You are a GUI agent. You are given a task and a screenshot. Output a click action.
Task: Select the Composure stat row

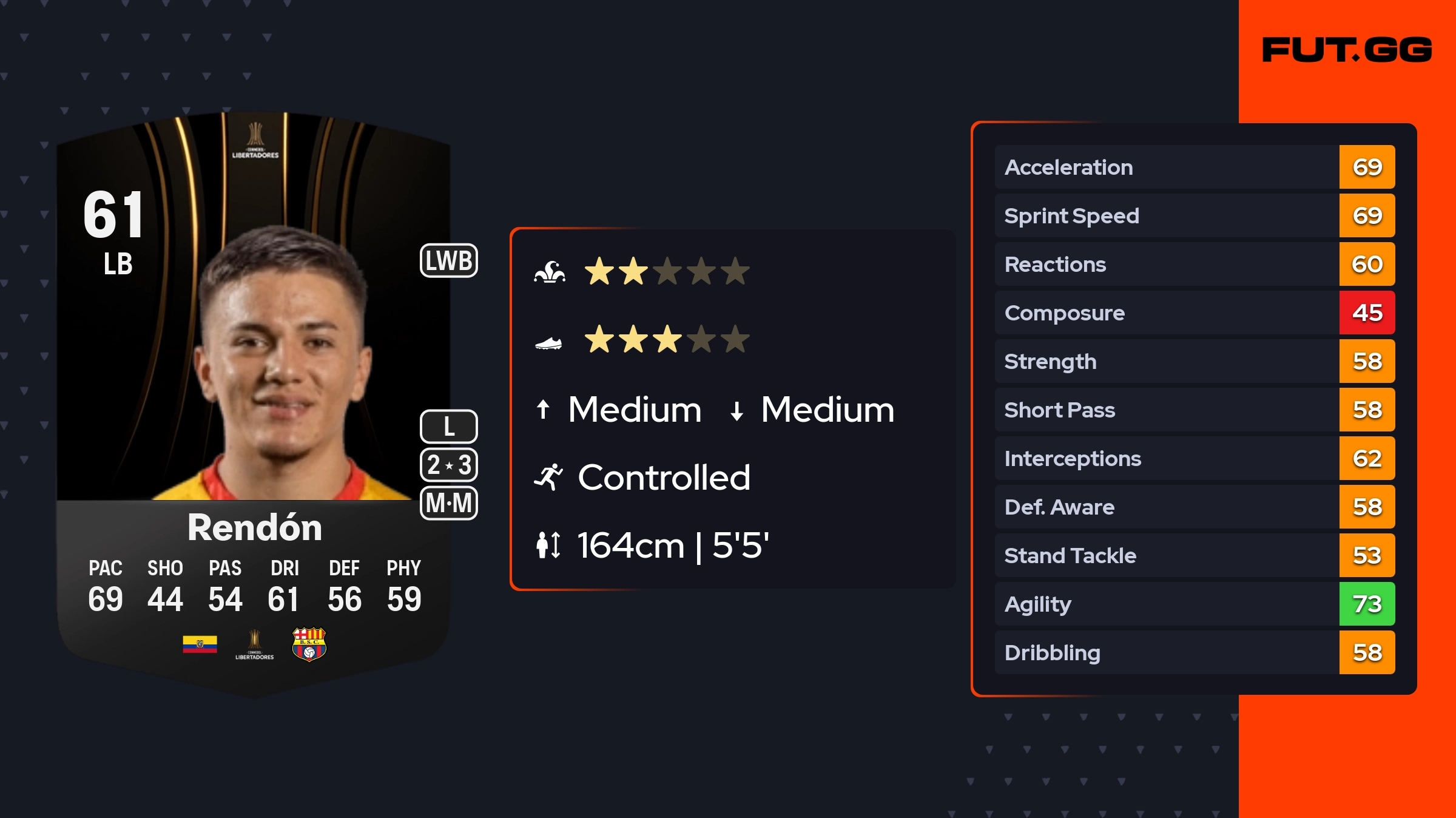click(x=1194, y=313)
